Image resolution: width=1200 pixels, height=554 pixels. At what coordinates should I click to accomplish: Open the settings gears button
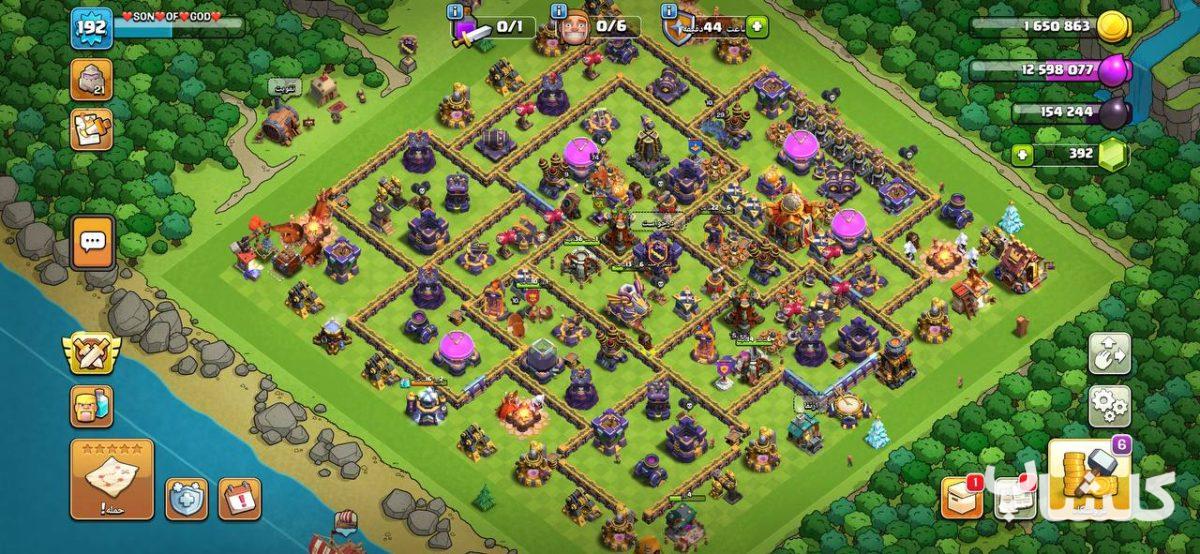(1109, 406)
